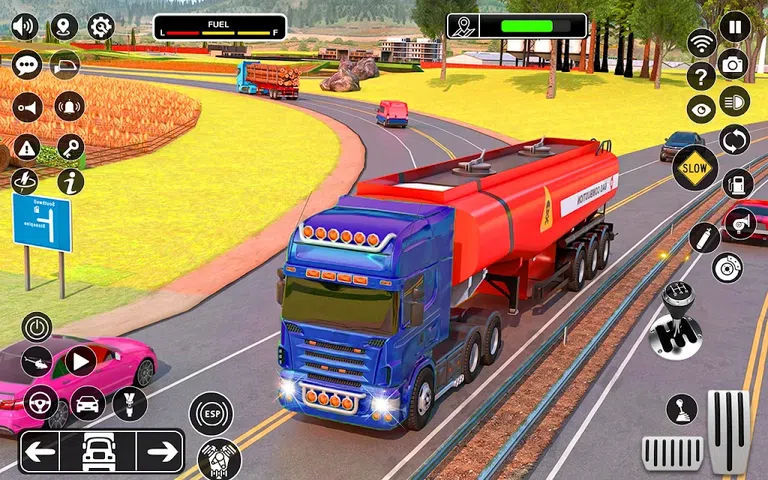Steer left with the left arrow
This screenshot has width=768, height=480.
[40, 452]
